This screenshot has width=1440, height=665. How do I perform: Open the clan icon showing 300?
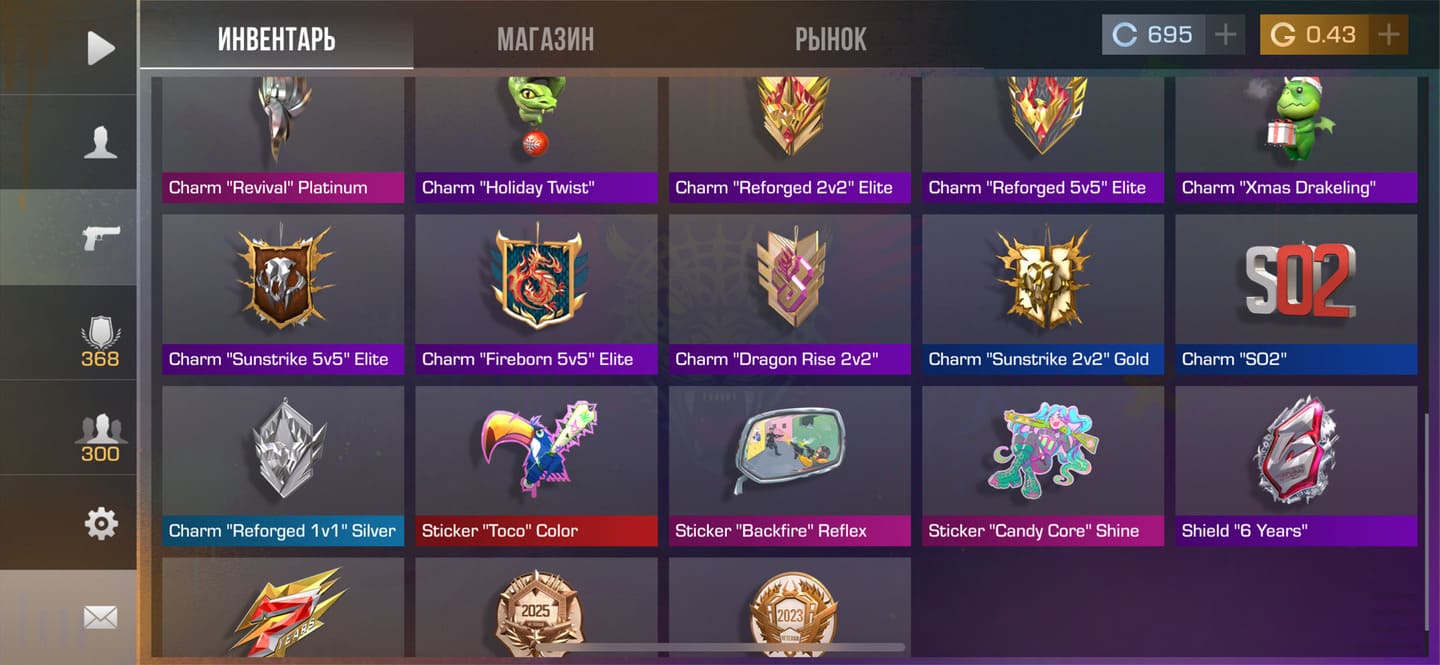click(x=100, y=438)
